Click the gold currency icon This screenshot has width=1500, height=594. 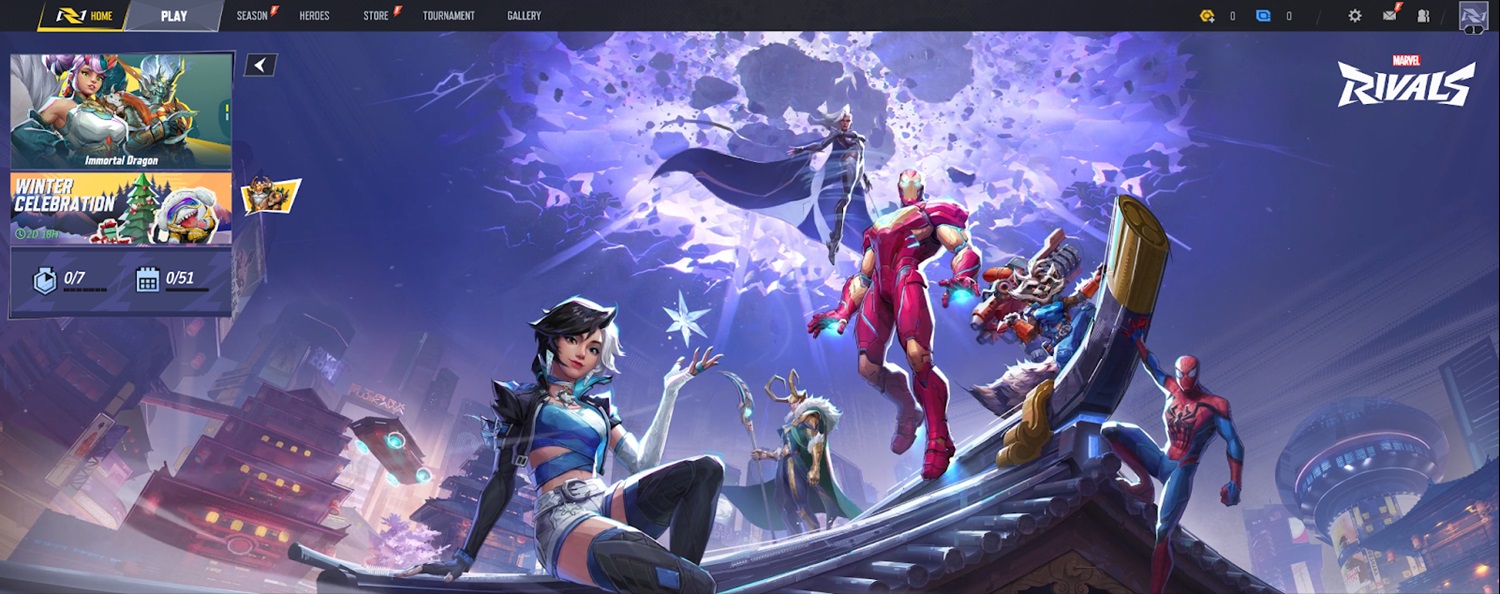point(1207,16)
